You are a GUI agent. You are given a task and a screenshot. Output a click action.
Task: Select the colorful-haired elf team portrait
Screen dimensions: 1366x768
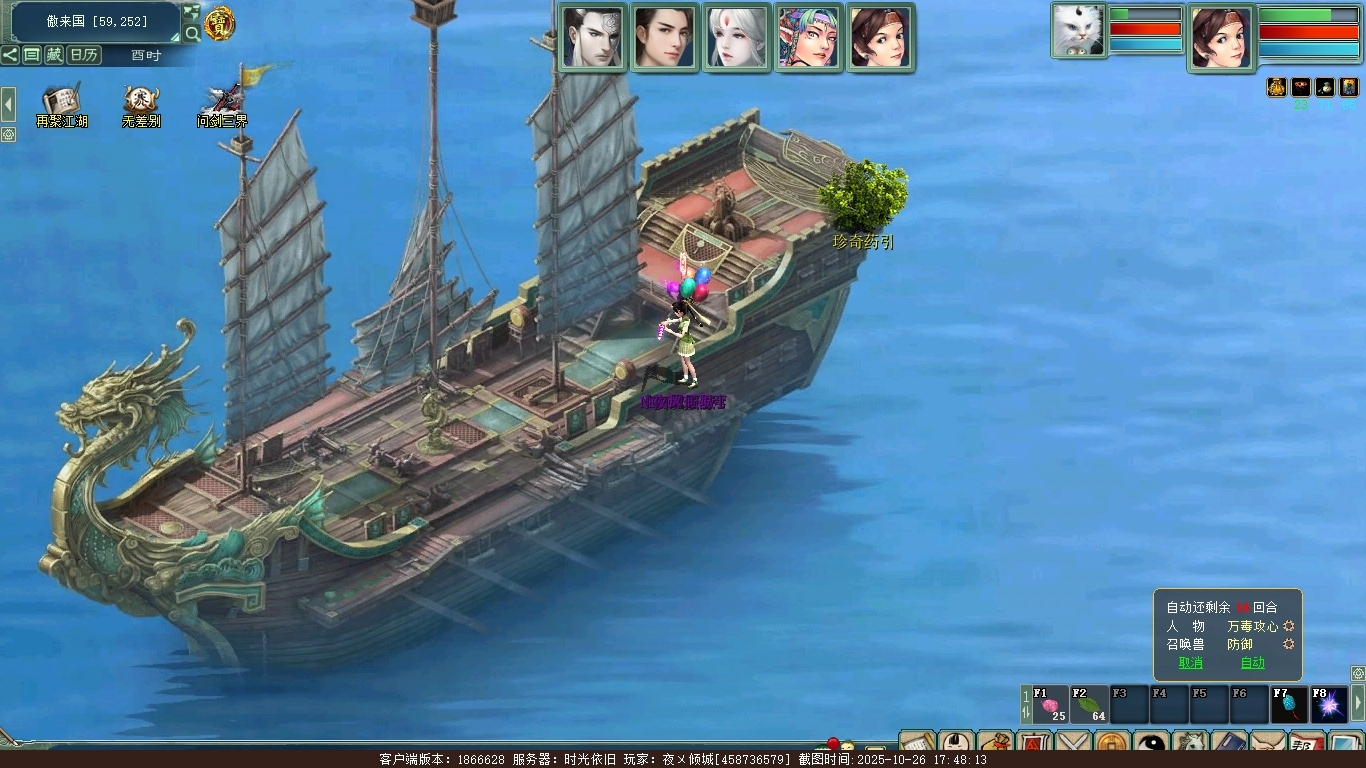coord(808,38)
